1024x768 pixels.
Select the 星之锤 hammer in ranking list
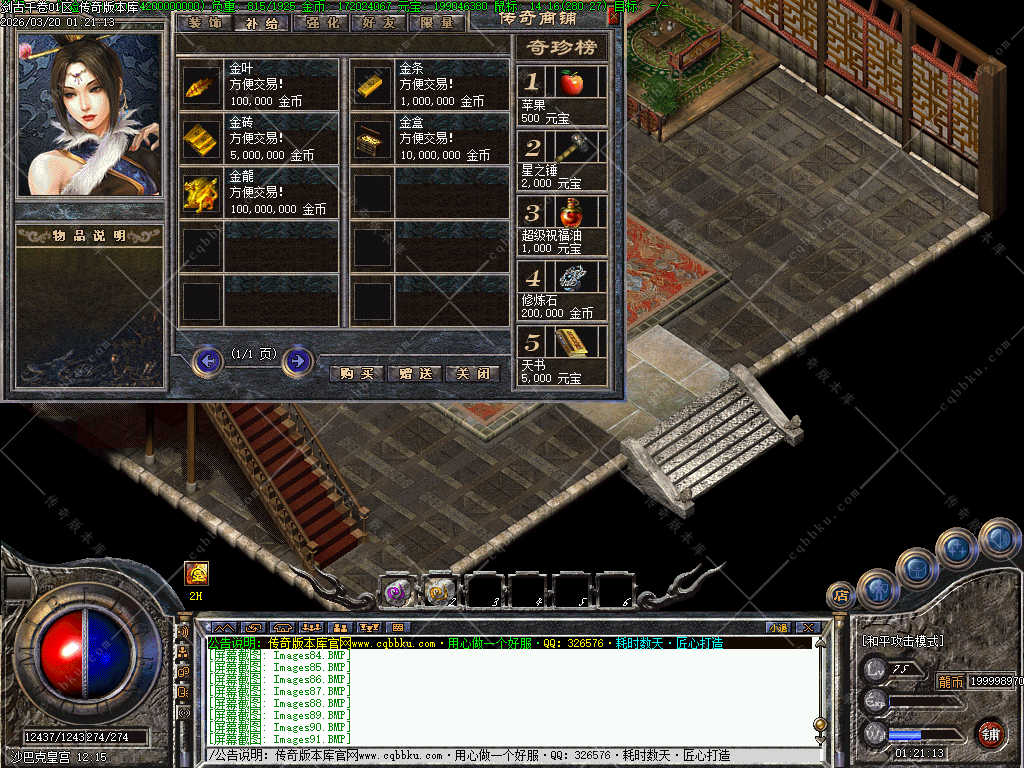tap(571, 148)
